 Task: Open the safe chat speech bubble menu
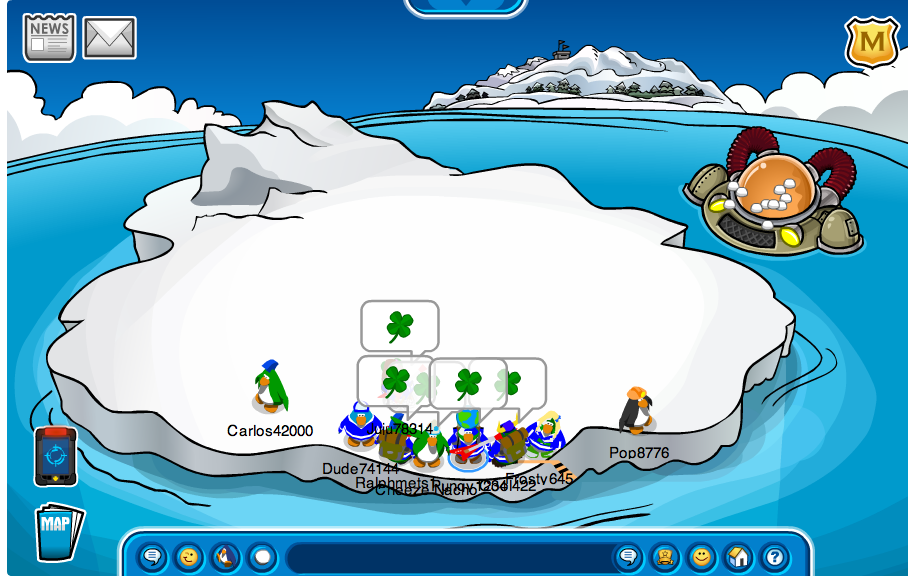pos(152,556)
